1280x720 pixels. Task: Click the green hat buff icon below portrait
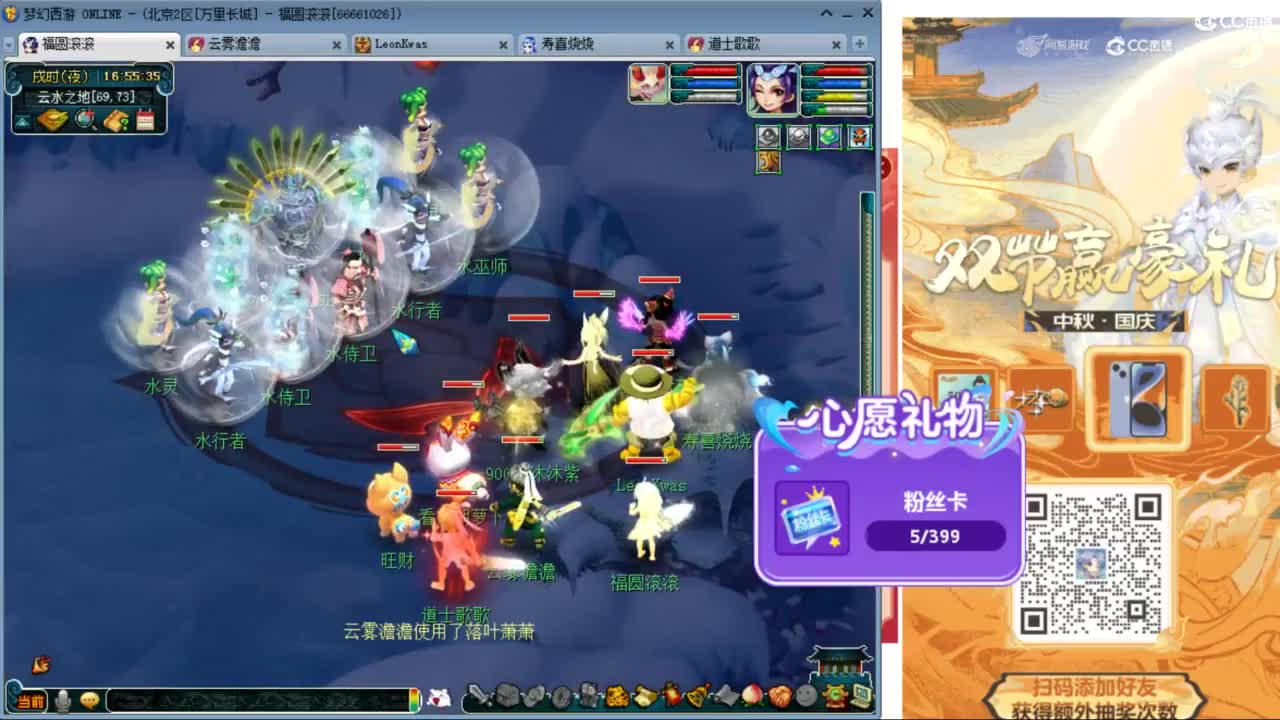pyautogui.click(x=829, y=135)
